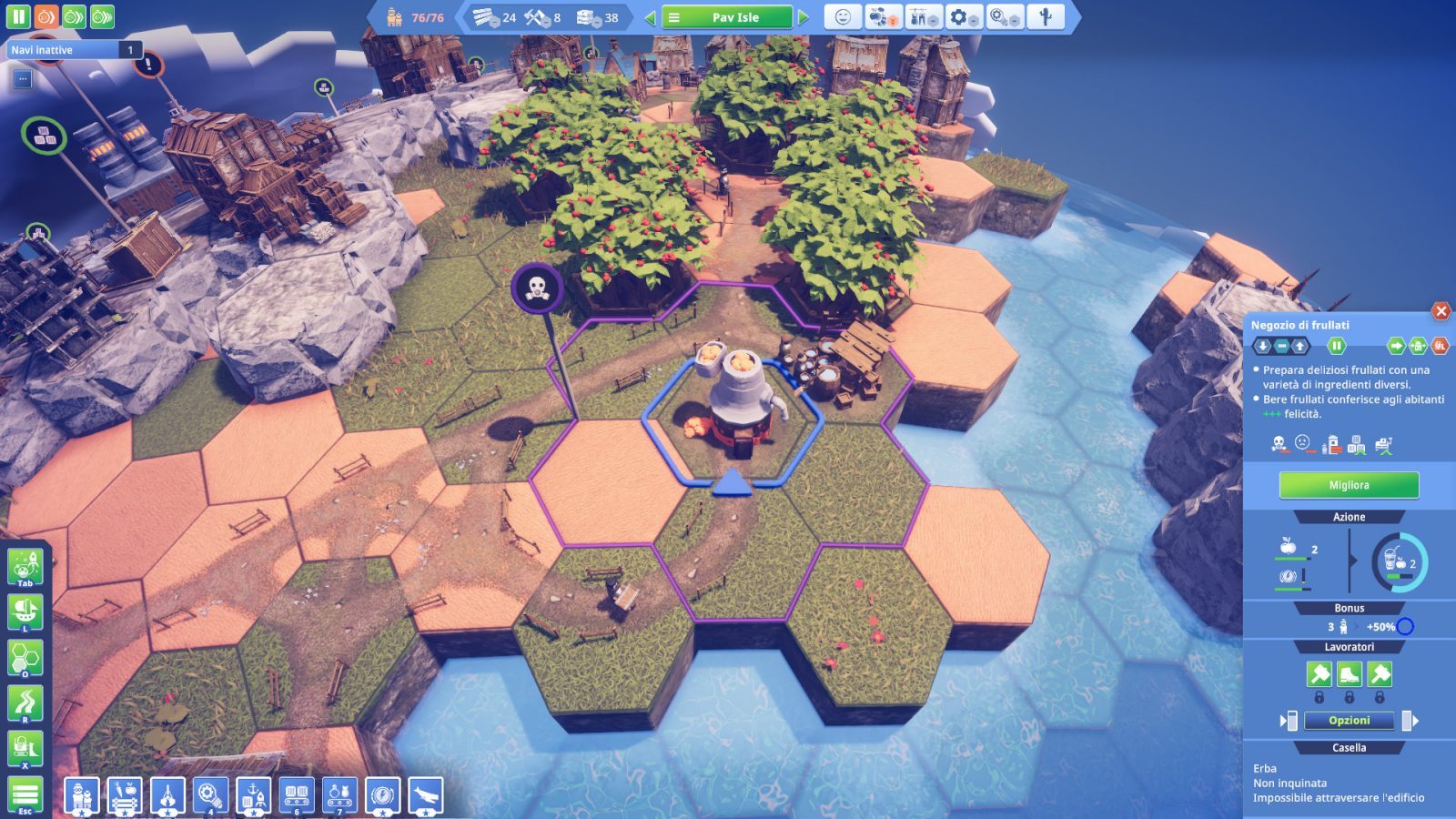Image resolution: width=1456 pixels, height=819 pixels.
Task: Expand the Navi inattive notification
Action: tap(23, 79)
